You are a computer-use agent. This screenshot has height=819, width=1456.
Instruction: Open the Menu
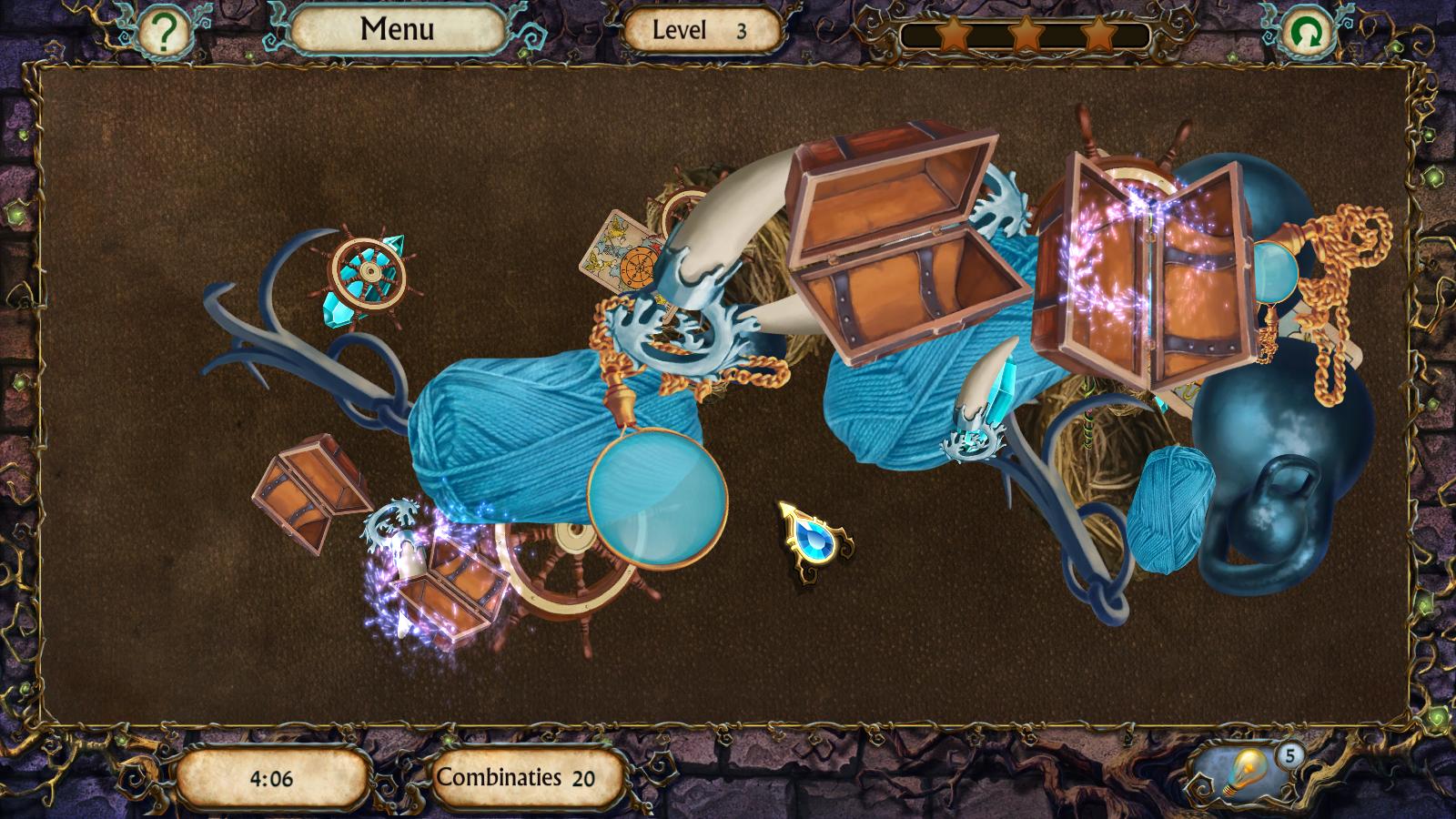[x=397, y=30]
